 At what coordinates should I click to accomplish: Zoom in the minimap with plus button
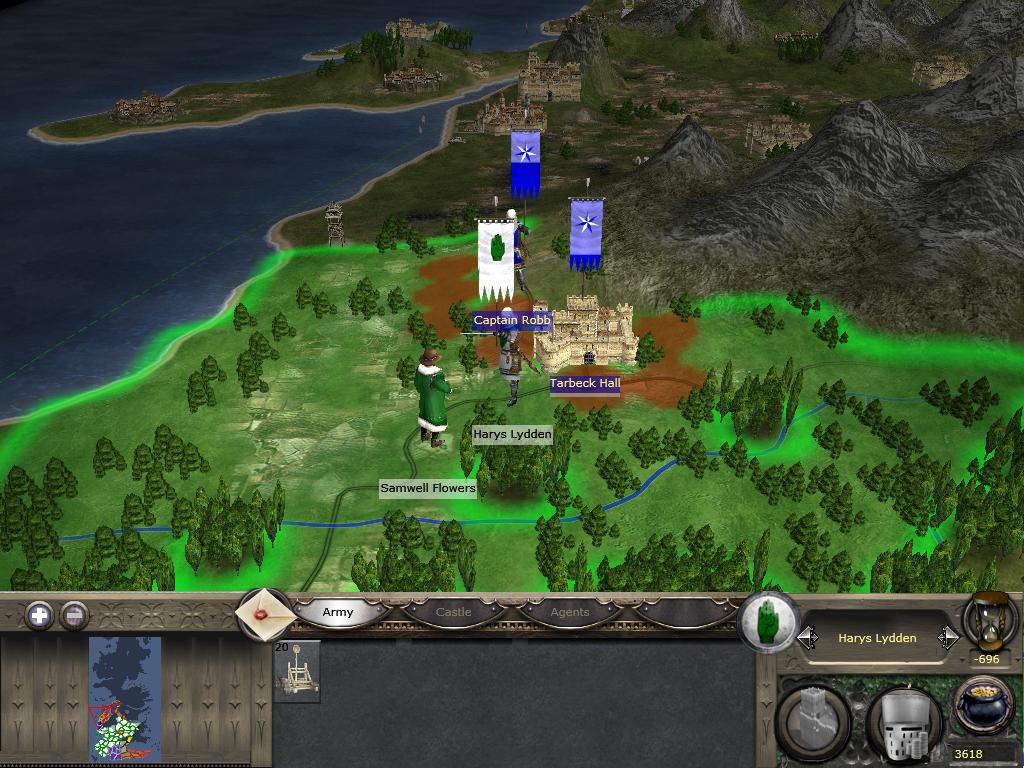[39, 615]
